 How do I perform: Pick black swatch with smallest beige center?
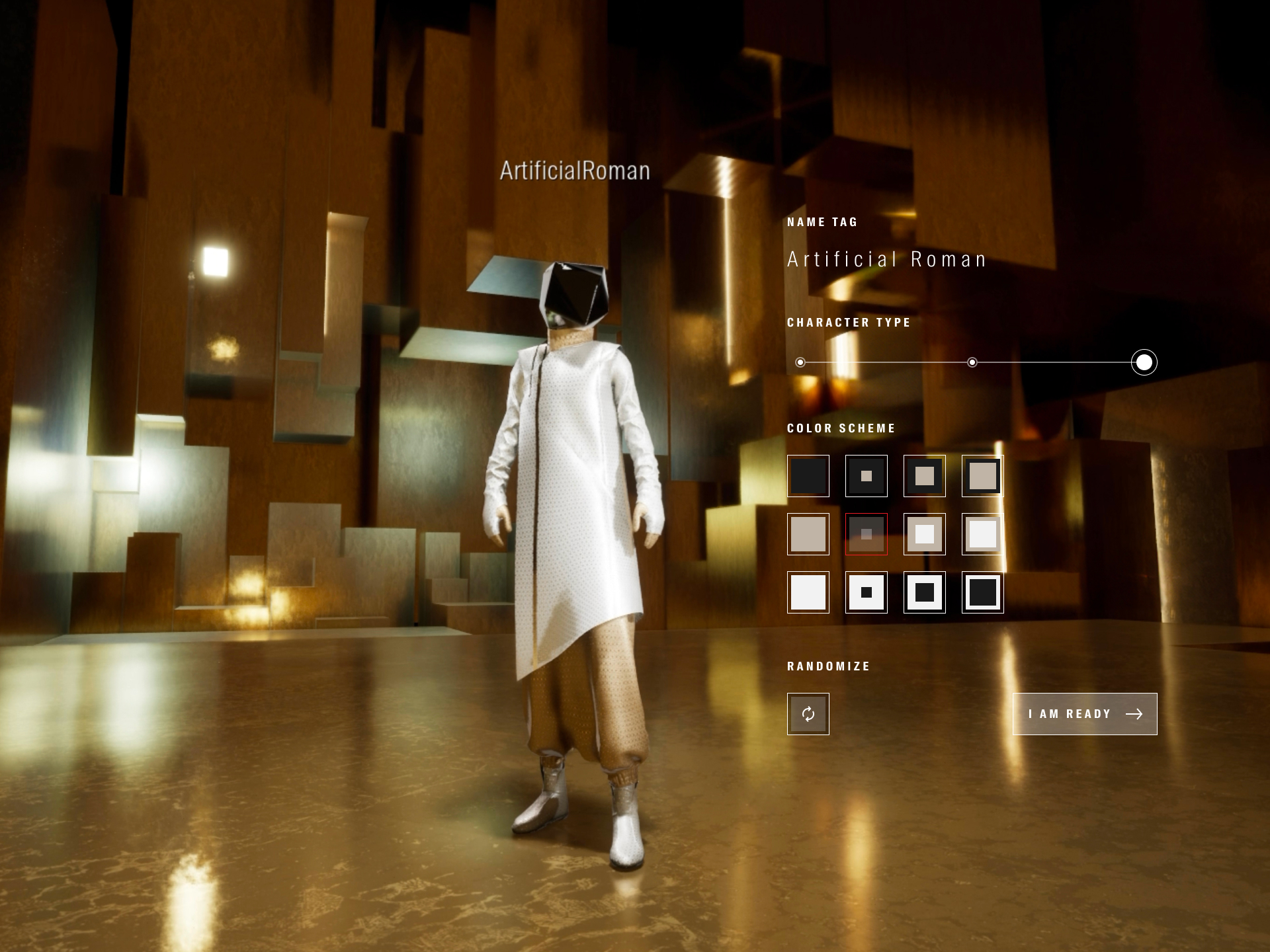pos(866,476)
